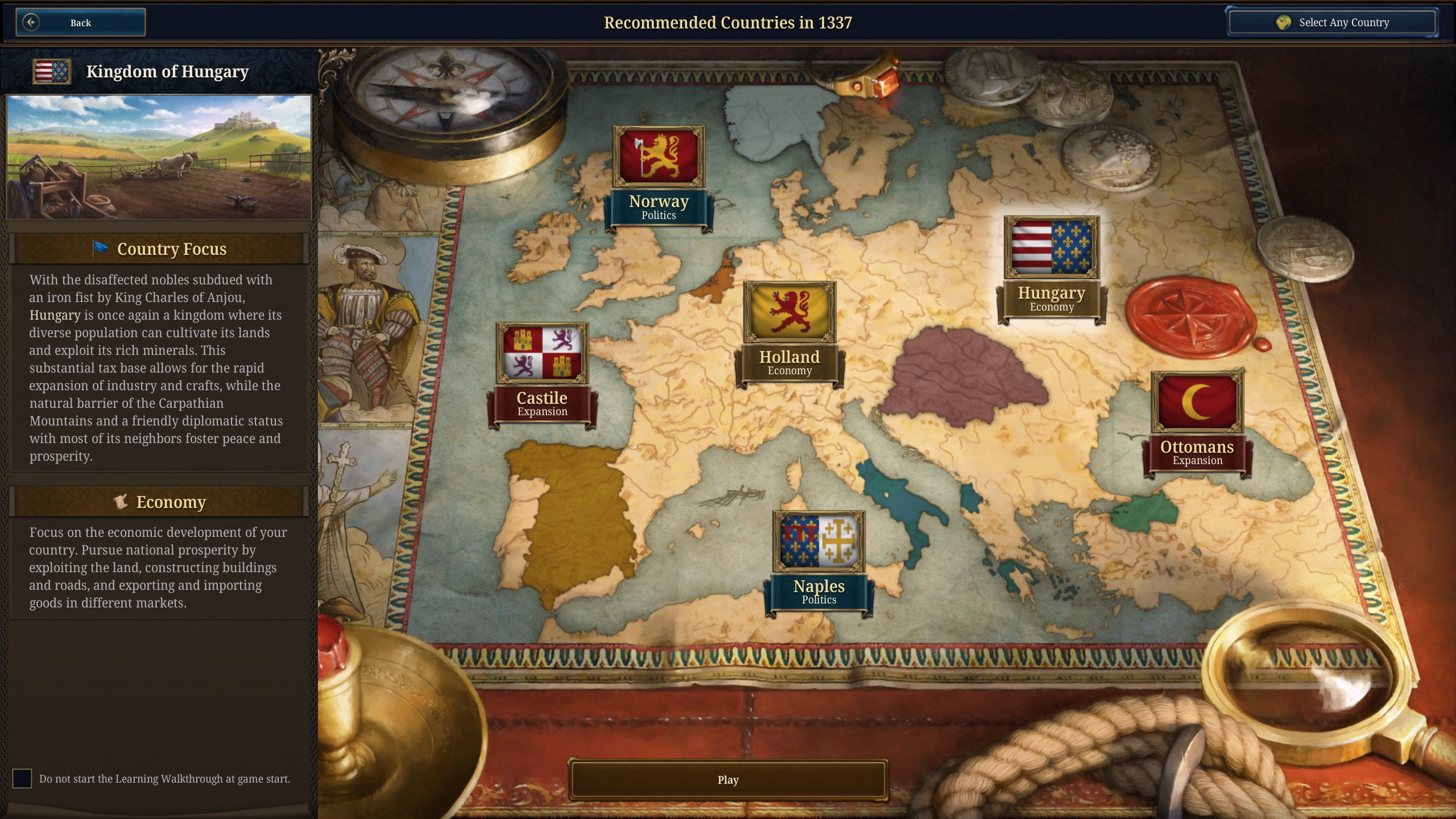Start the game with Play

[727, 780]
